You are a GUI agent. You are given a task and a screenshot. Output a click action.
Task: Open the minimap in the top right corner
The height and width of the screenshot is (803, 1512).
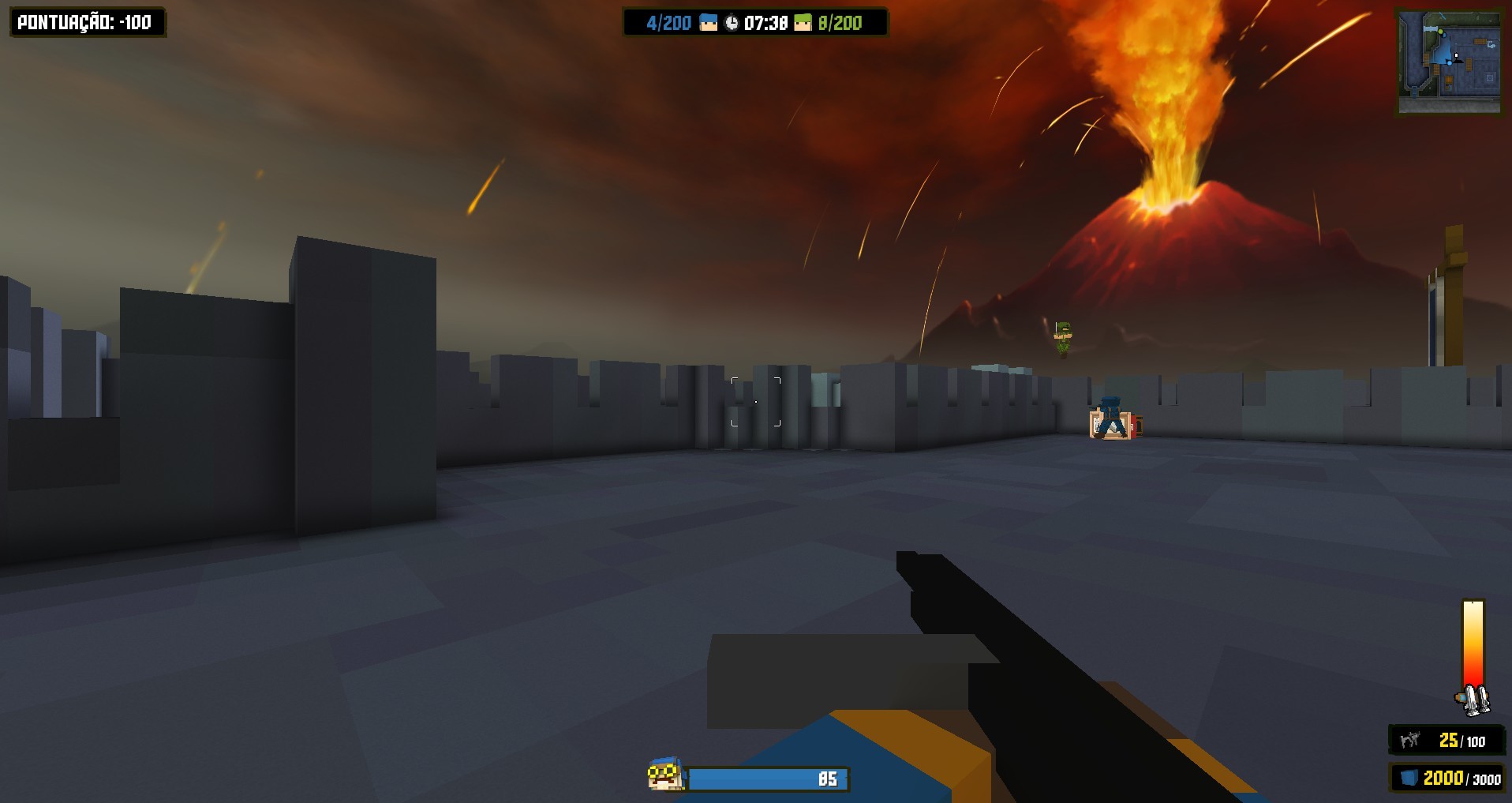1452,59
